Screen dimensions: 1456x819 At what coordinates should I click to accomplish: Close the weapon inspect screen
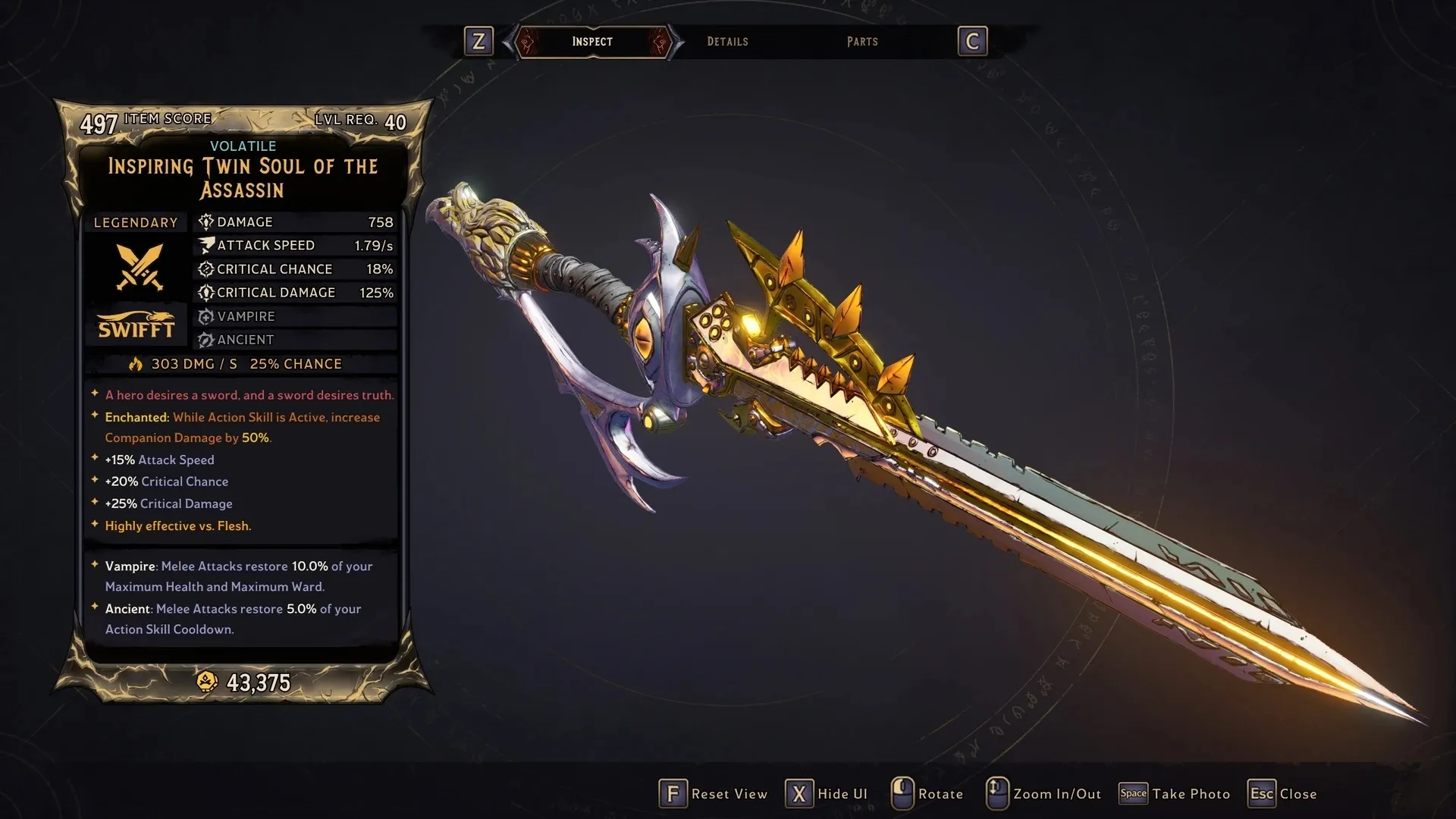point(1283,794)
